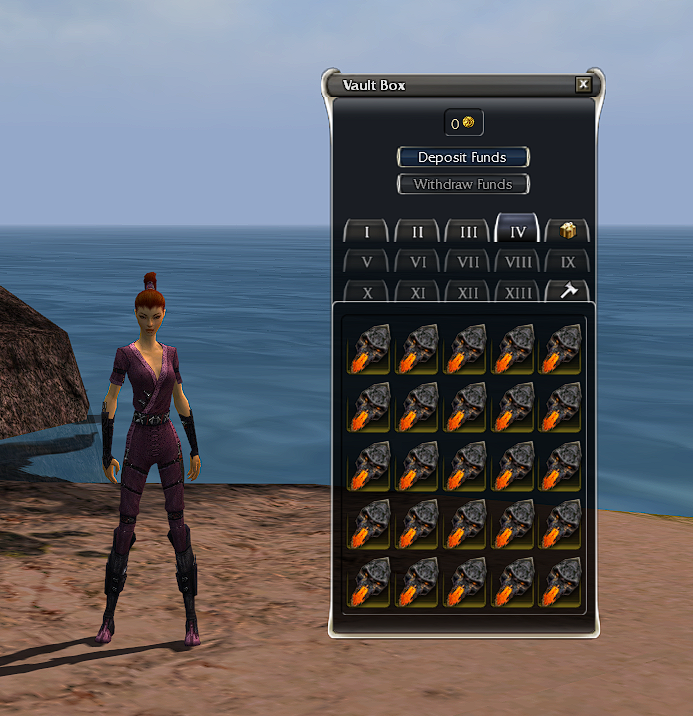Switch to storage tab V
The image size is (693, 716).
coord(367,263)
